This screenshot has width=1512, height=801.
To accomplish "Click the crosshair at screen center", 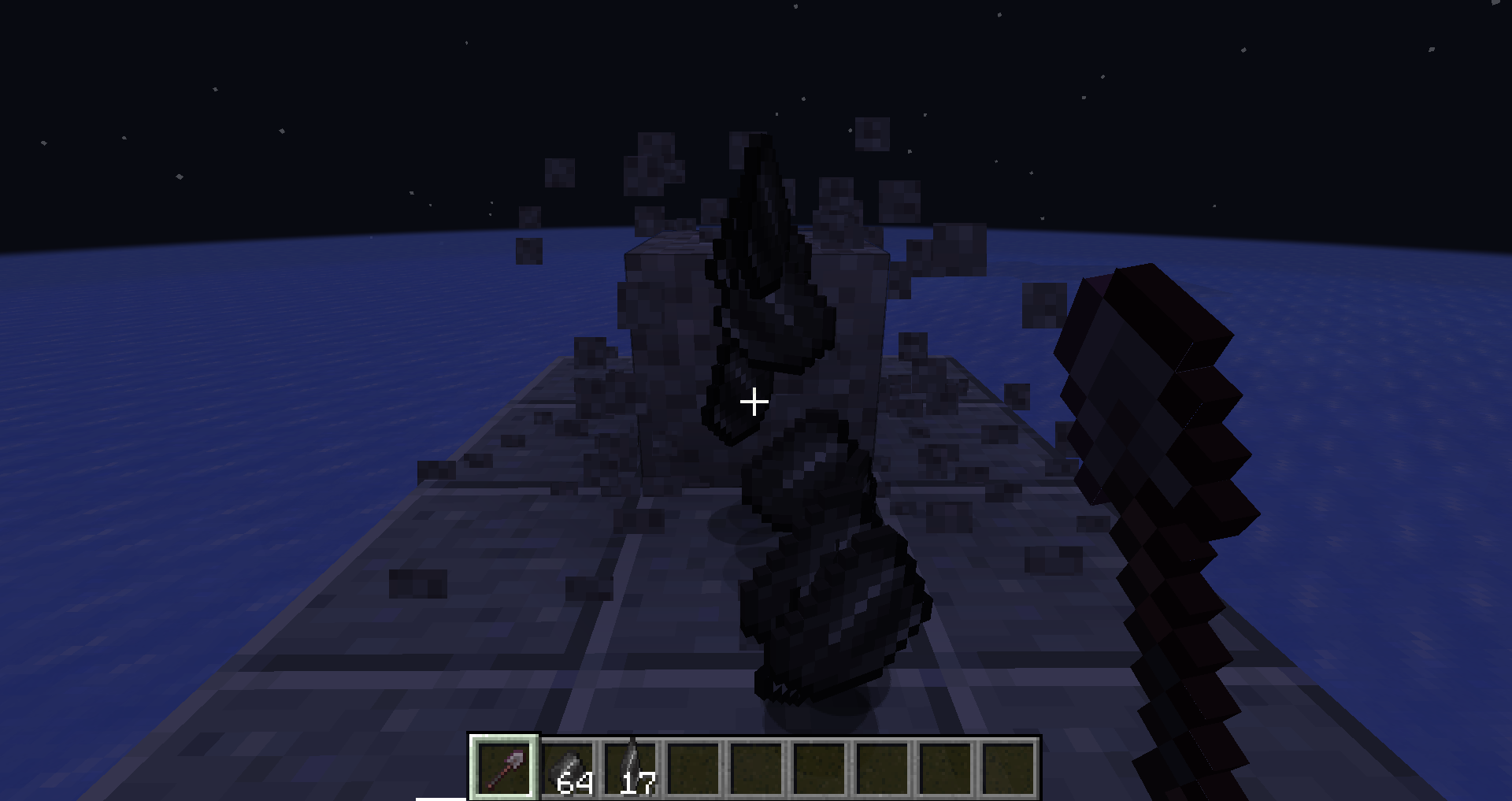I will coord(754,402).
